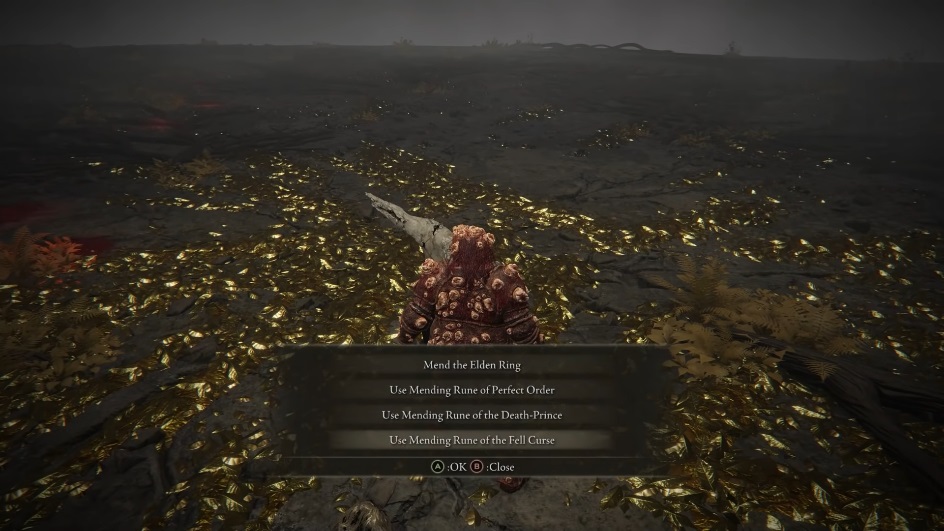This screenshot has height=531, width=944.
Task: Select Use Mending Rune of Perfect Order
Action: tap(471, 390)
